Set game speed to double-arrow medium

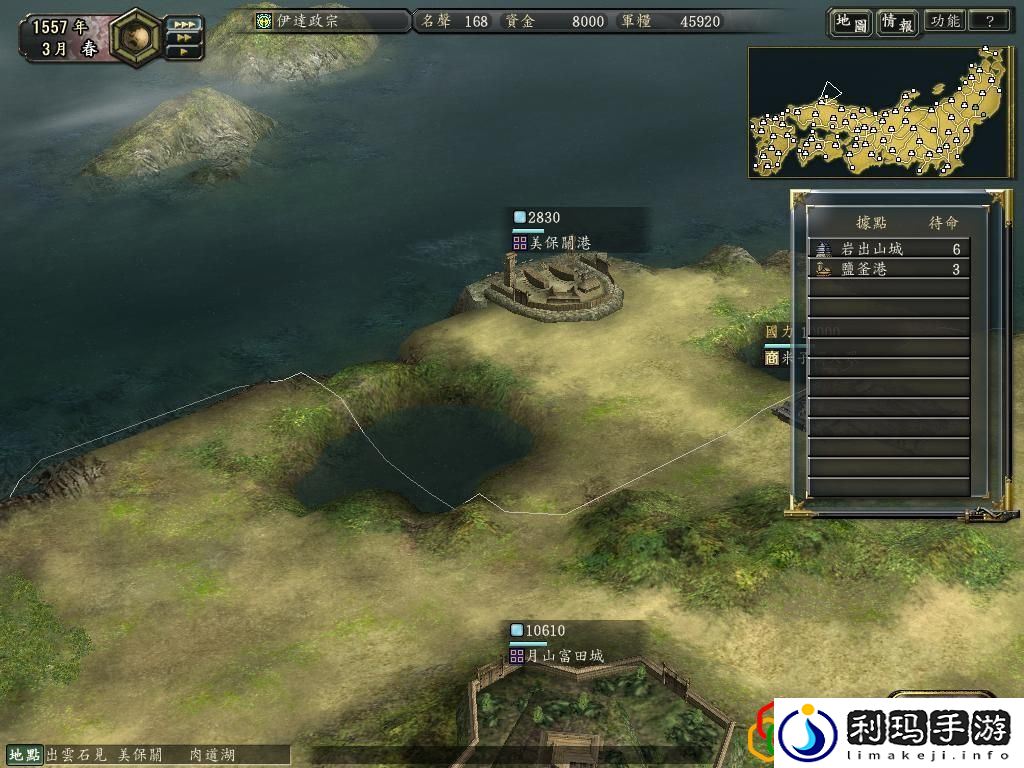(183, 37)
